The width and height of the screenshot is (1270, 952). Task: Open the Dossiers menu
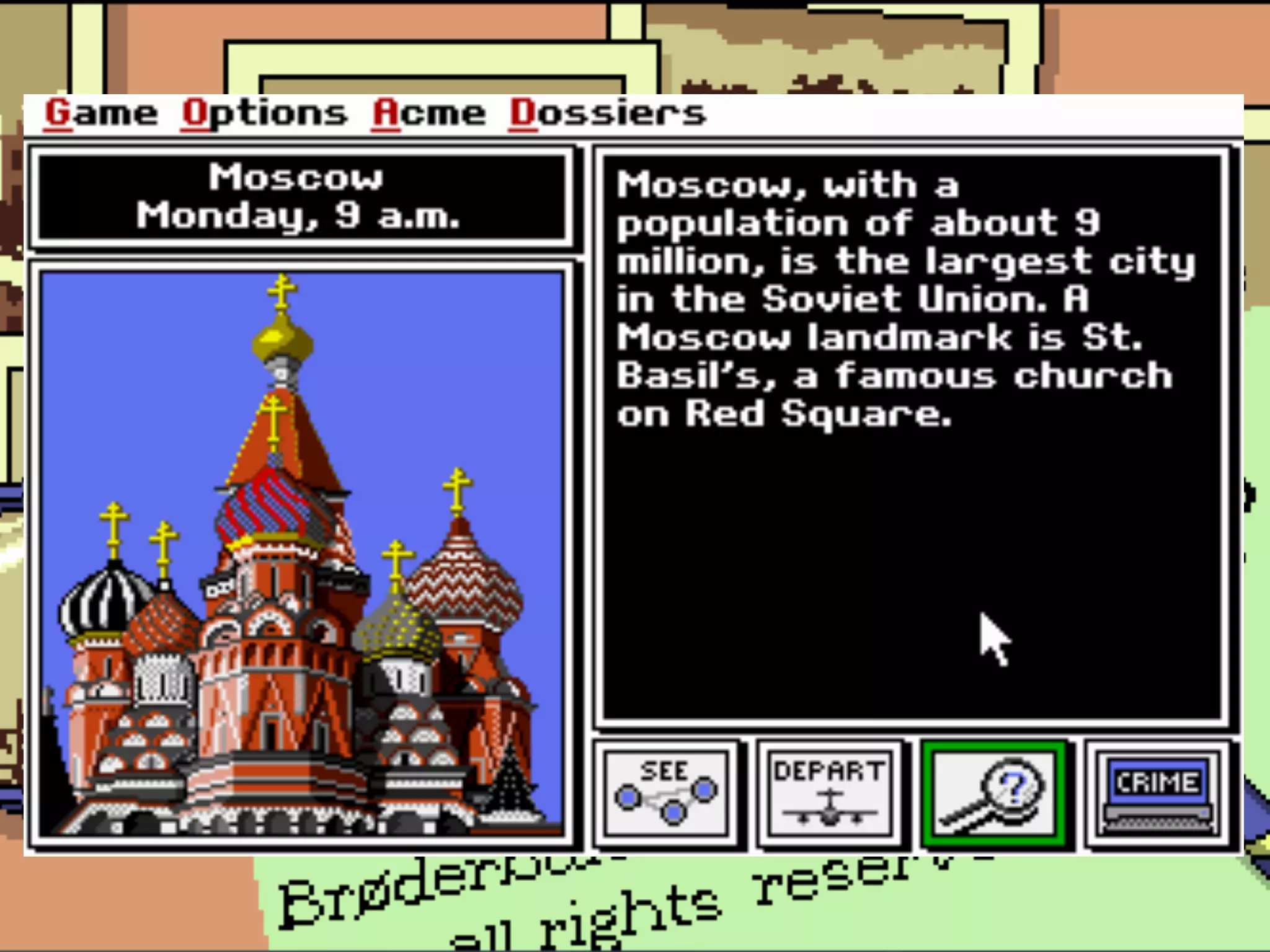coord(607,114)
